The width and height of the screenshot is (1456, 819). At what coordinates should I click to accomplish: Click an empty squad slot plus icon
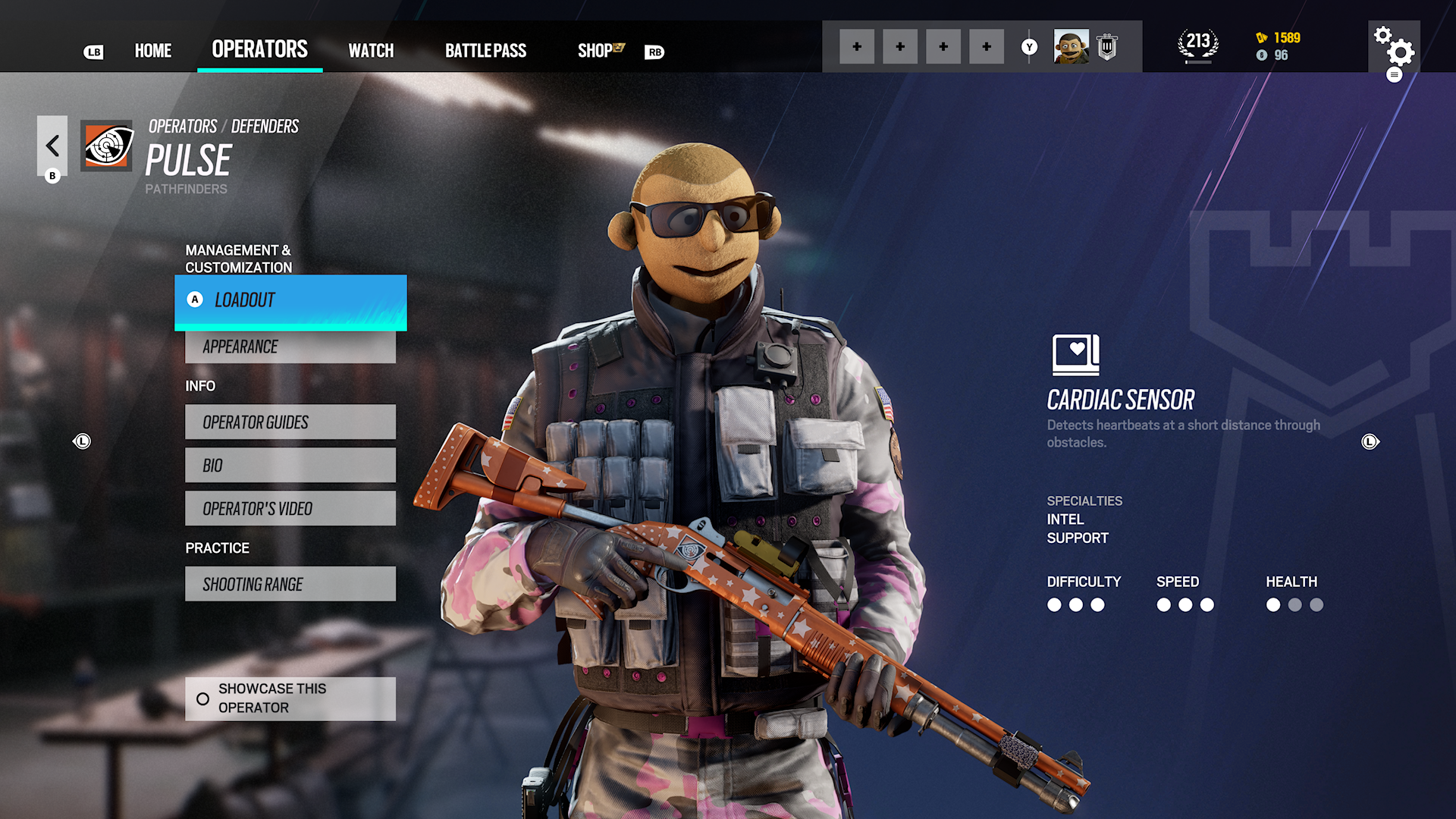point(857,45)
